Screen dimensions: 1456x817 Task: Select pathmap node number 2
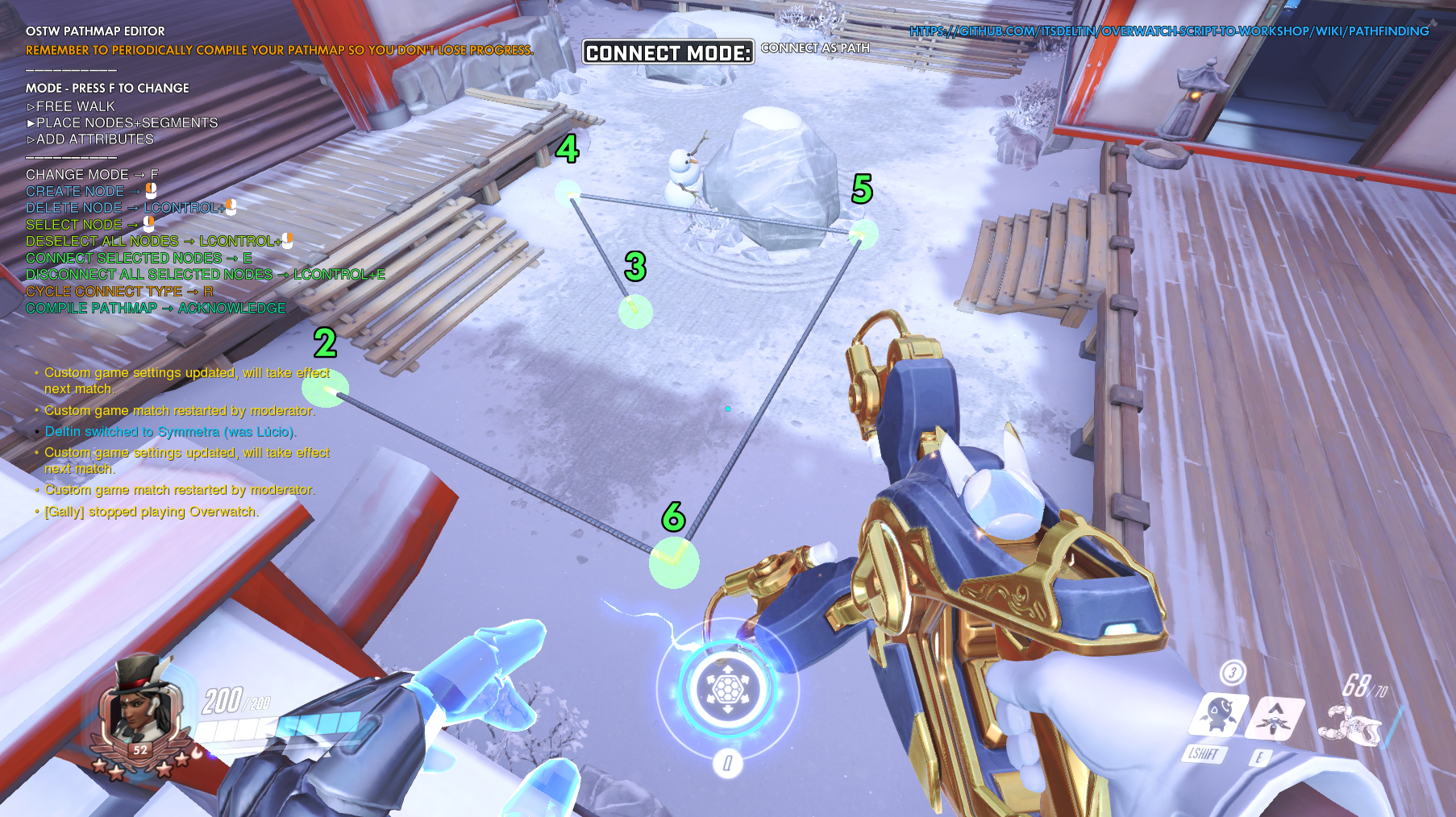pos(326,389)
